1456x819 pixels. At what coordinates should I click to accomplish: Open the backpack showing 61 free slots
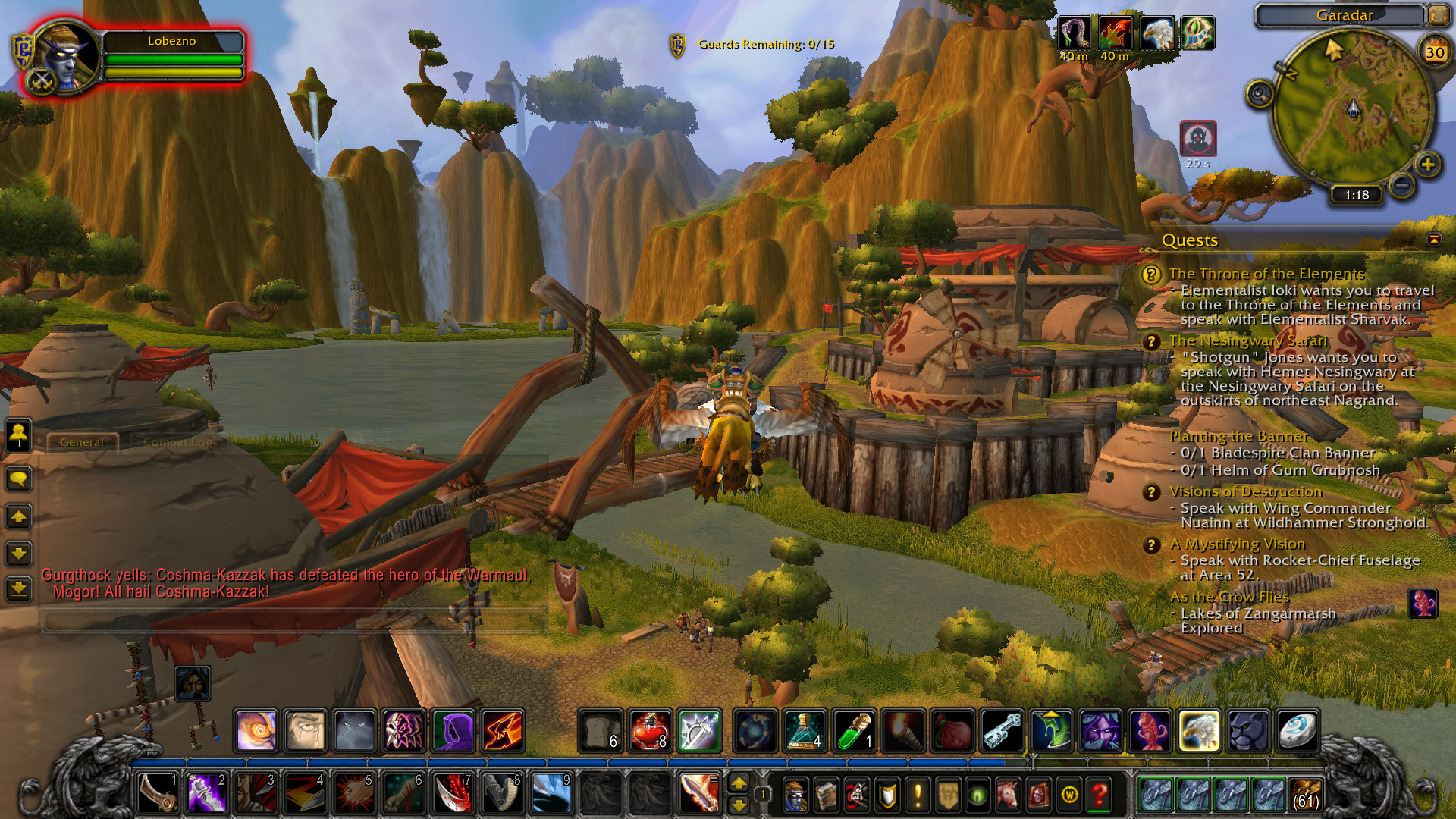click(x=1304, y=795)
